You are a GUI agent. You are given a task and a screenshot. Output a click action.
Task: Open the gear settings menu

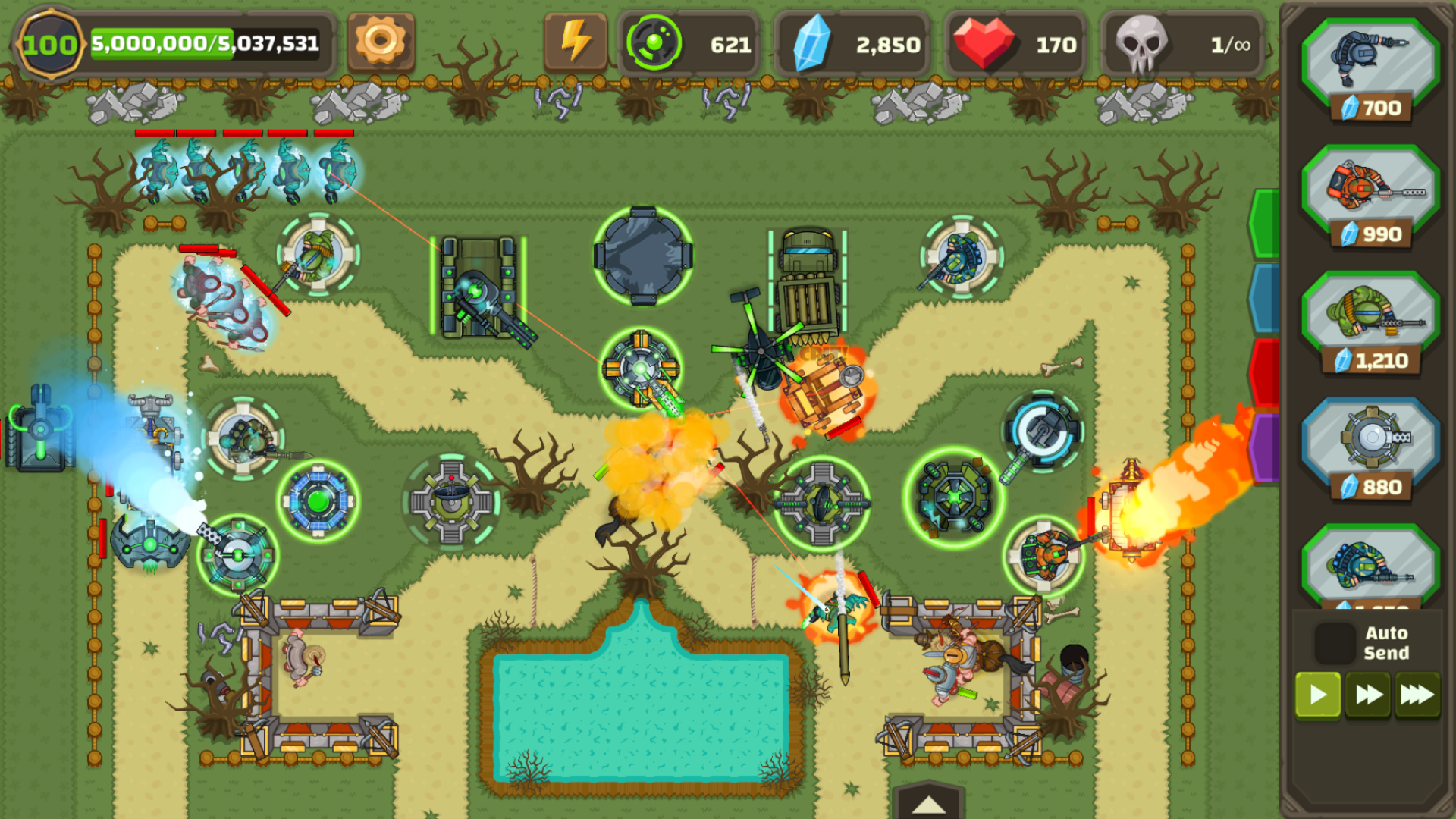tap(381, 42)
